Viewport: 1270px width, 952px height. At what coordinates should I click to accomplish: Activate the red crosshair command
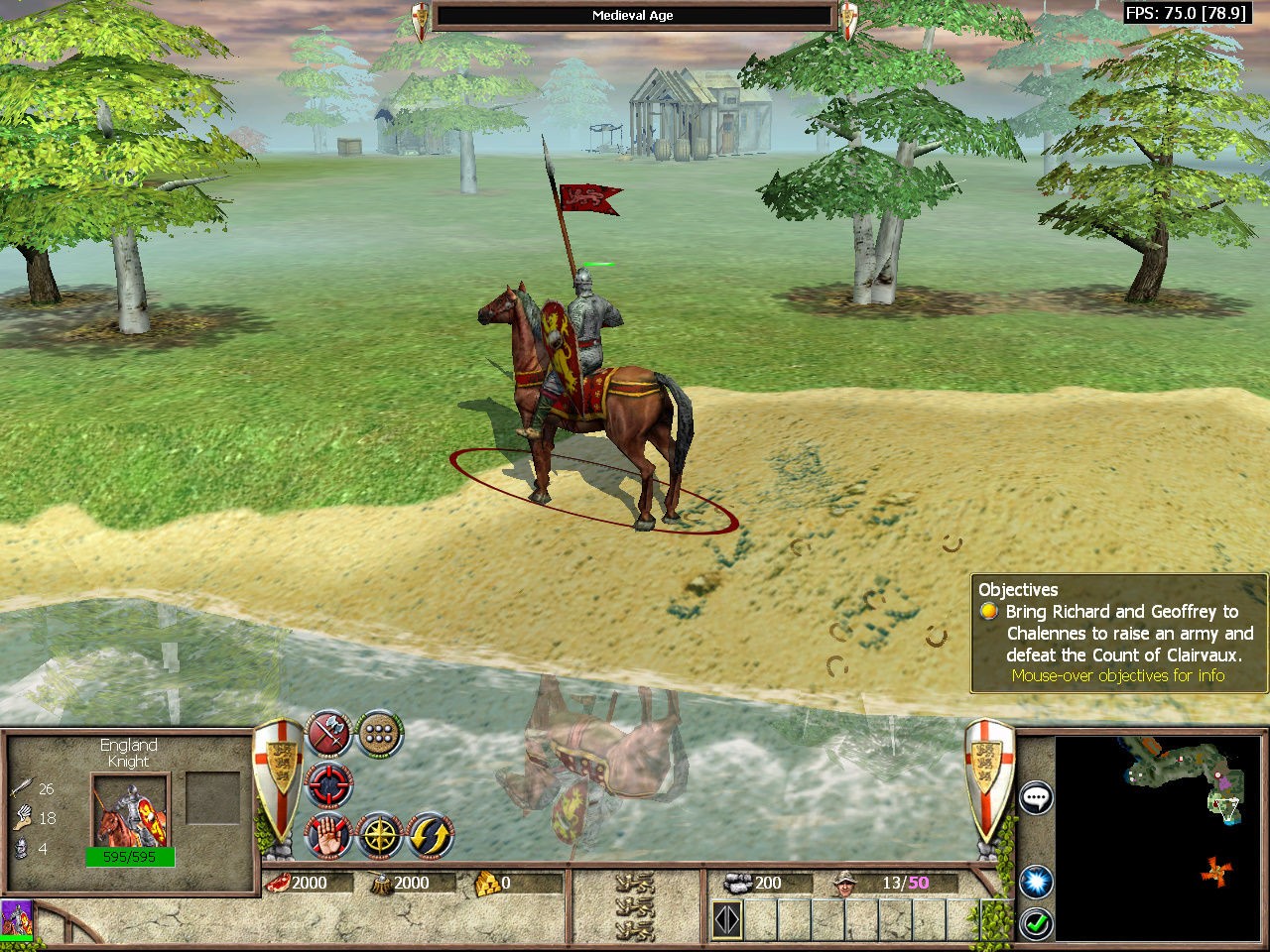point(328,784)
